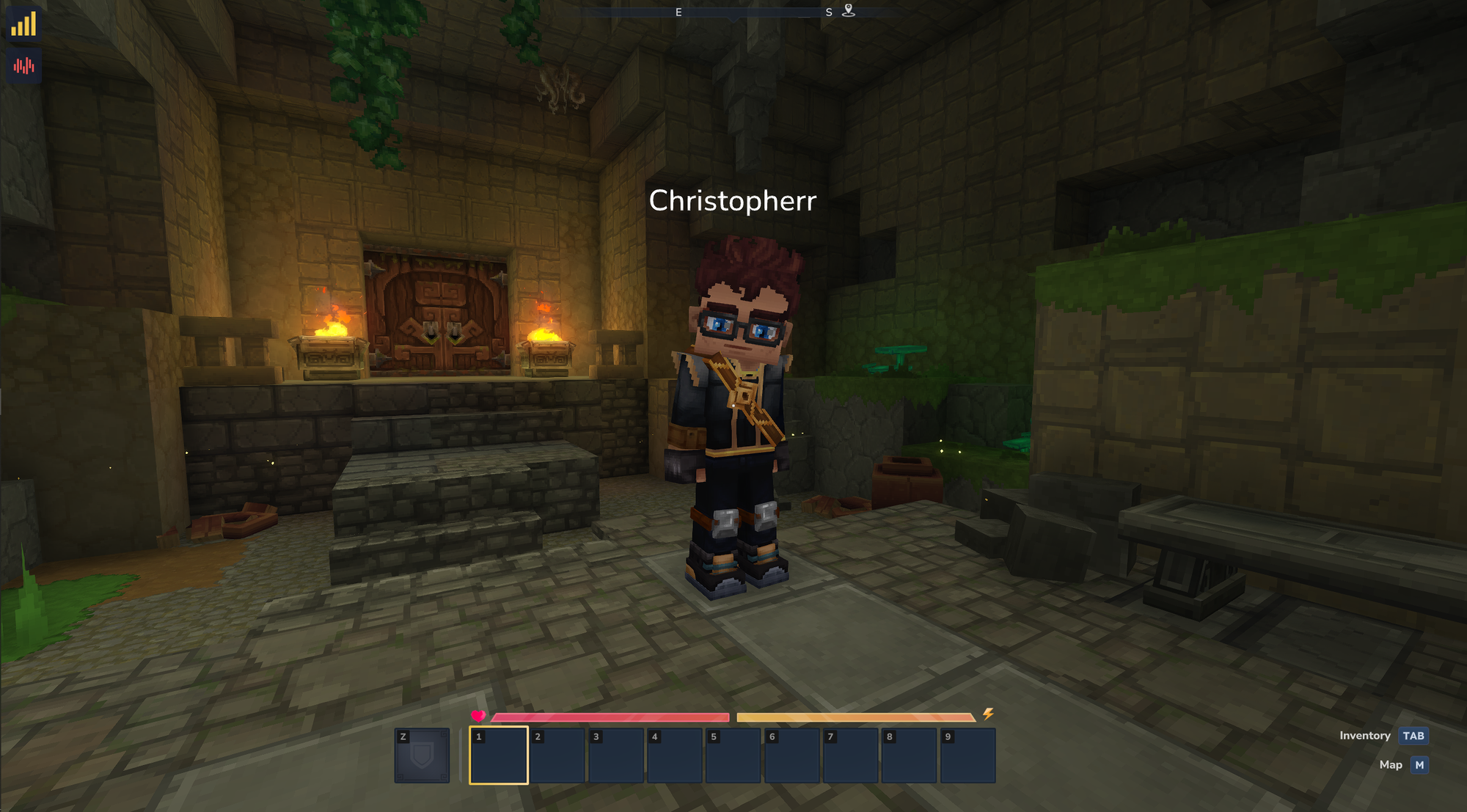Viewport: 1467px width, 812px height.
Task: Open the red audio waveform icon
Action: pos(23,66)
